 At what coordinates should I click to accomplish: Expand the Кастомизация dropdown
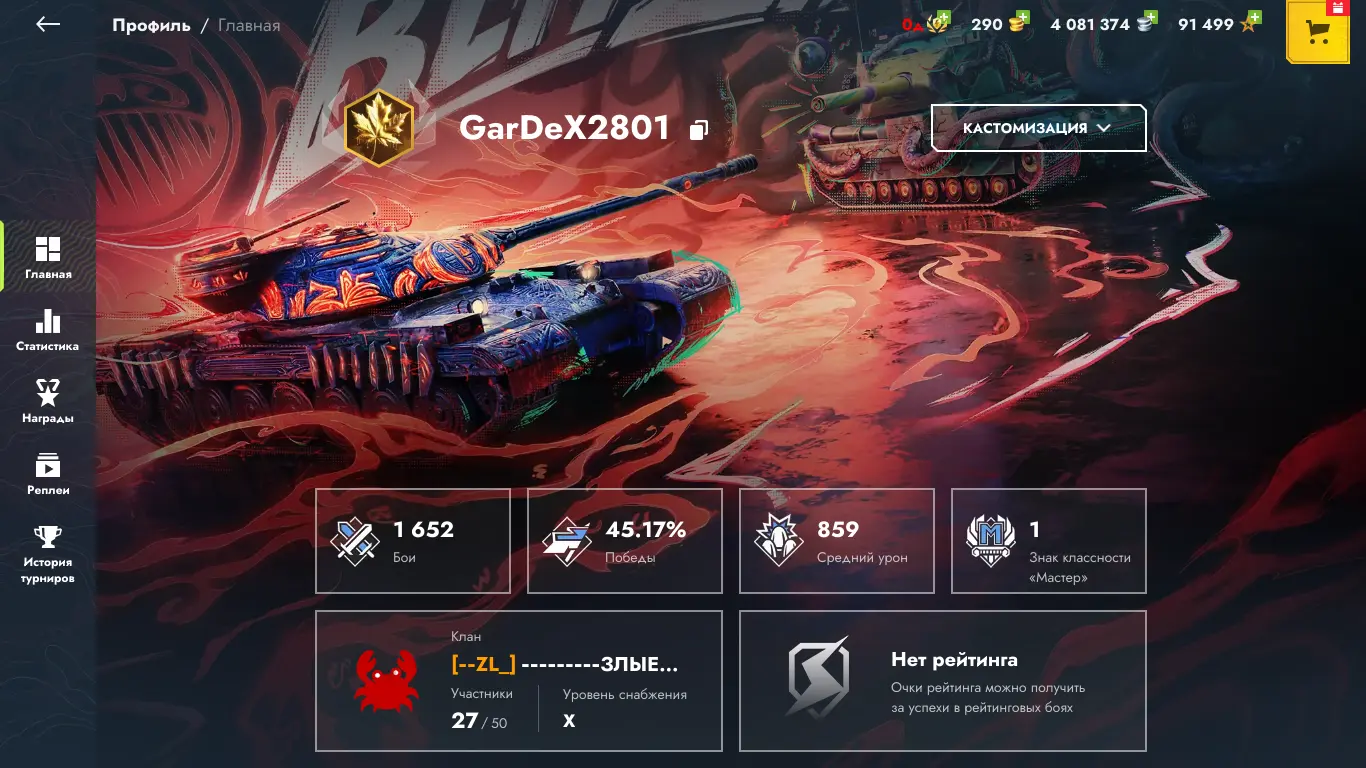(1038, 128)
